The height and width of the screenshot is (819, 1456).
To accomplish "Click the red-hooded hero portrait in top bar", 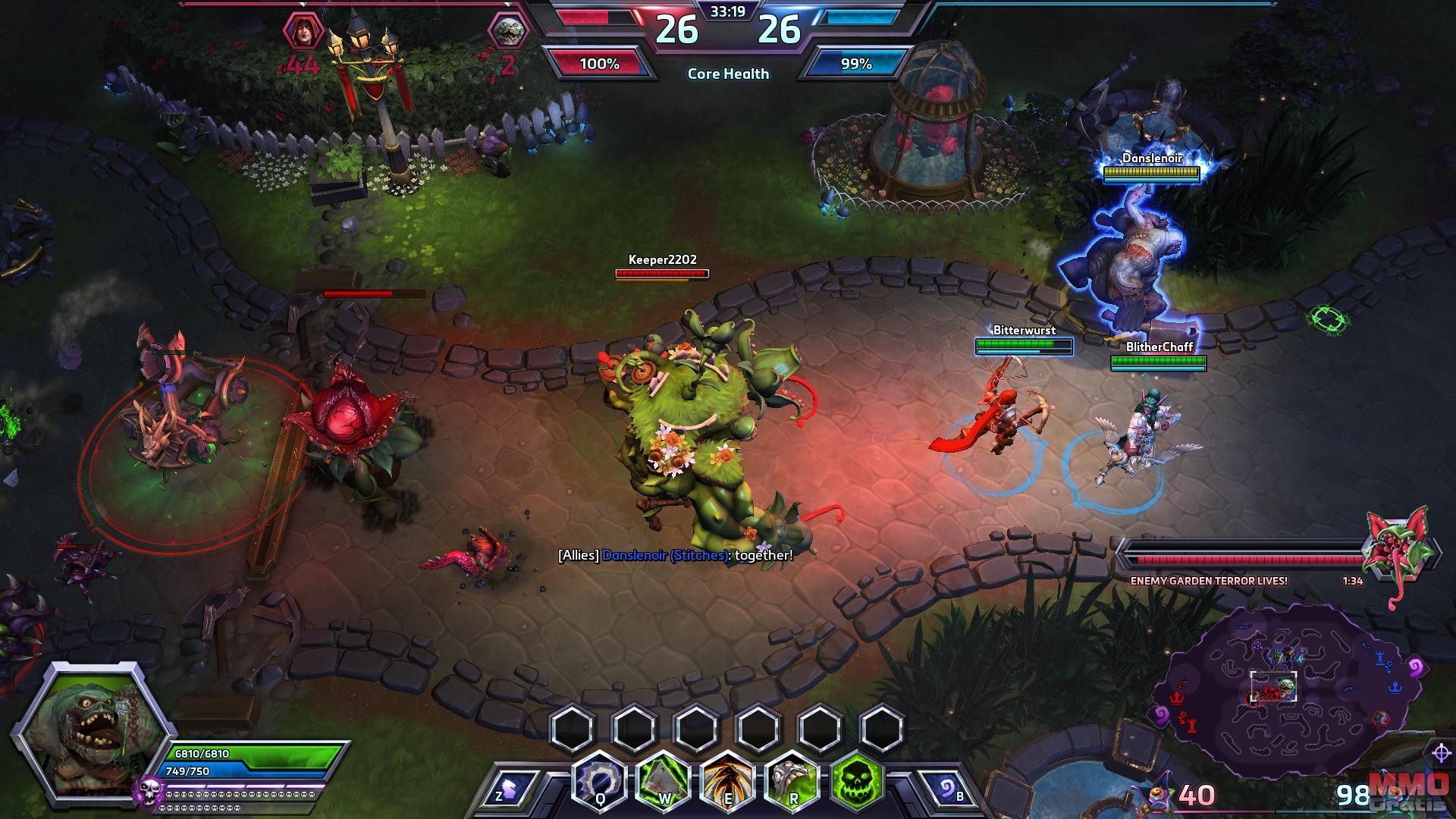I will tap(303, 32).
